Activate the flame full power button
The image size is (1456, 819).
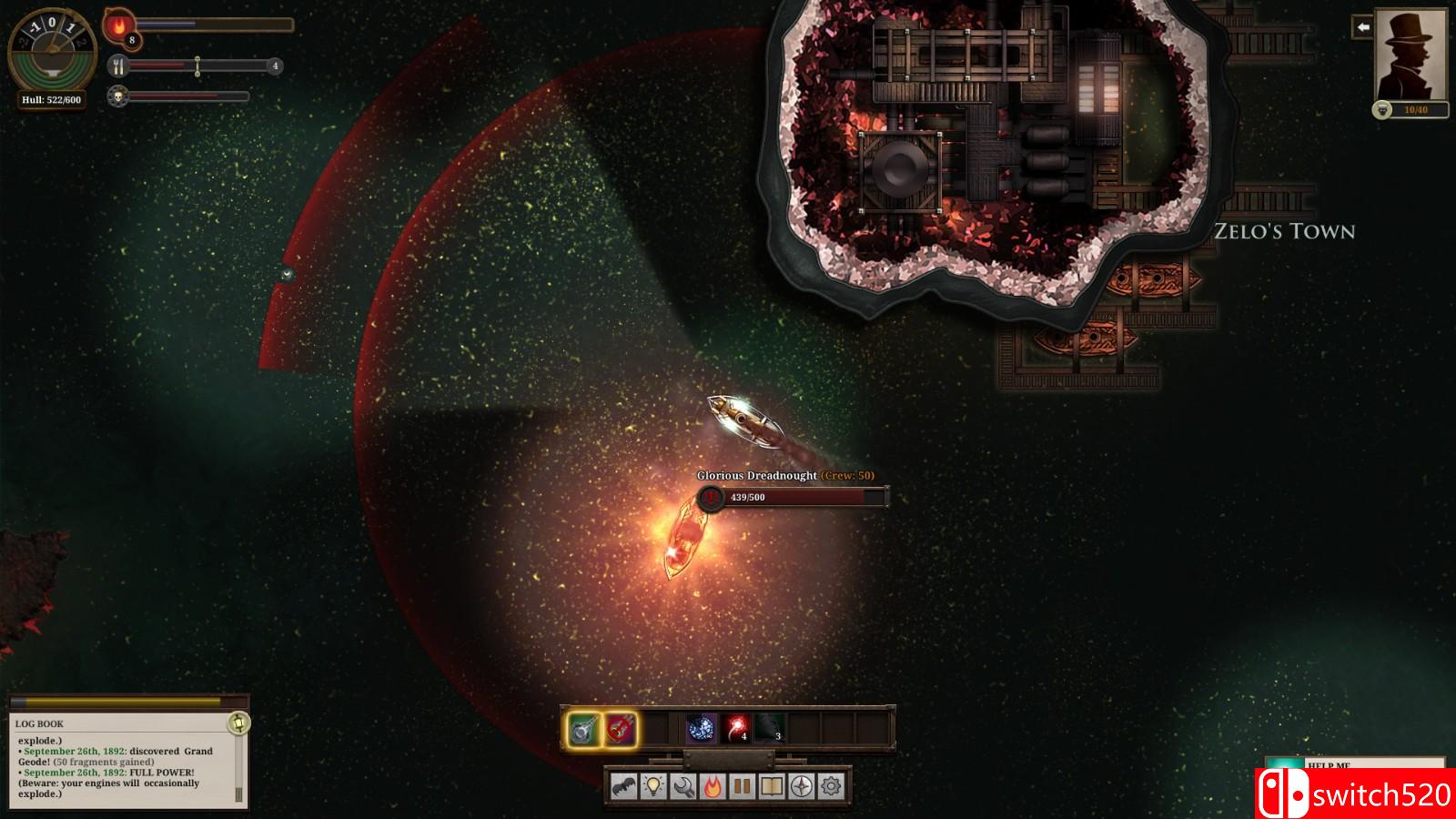pyautogui.click(x=713, y=786)
